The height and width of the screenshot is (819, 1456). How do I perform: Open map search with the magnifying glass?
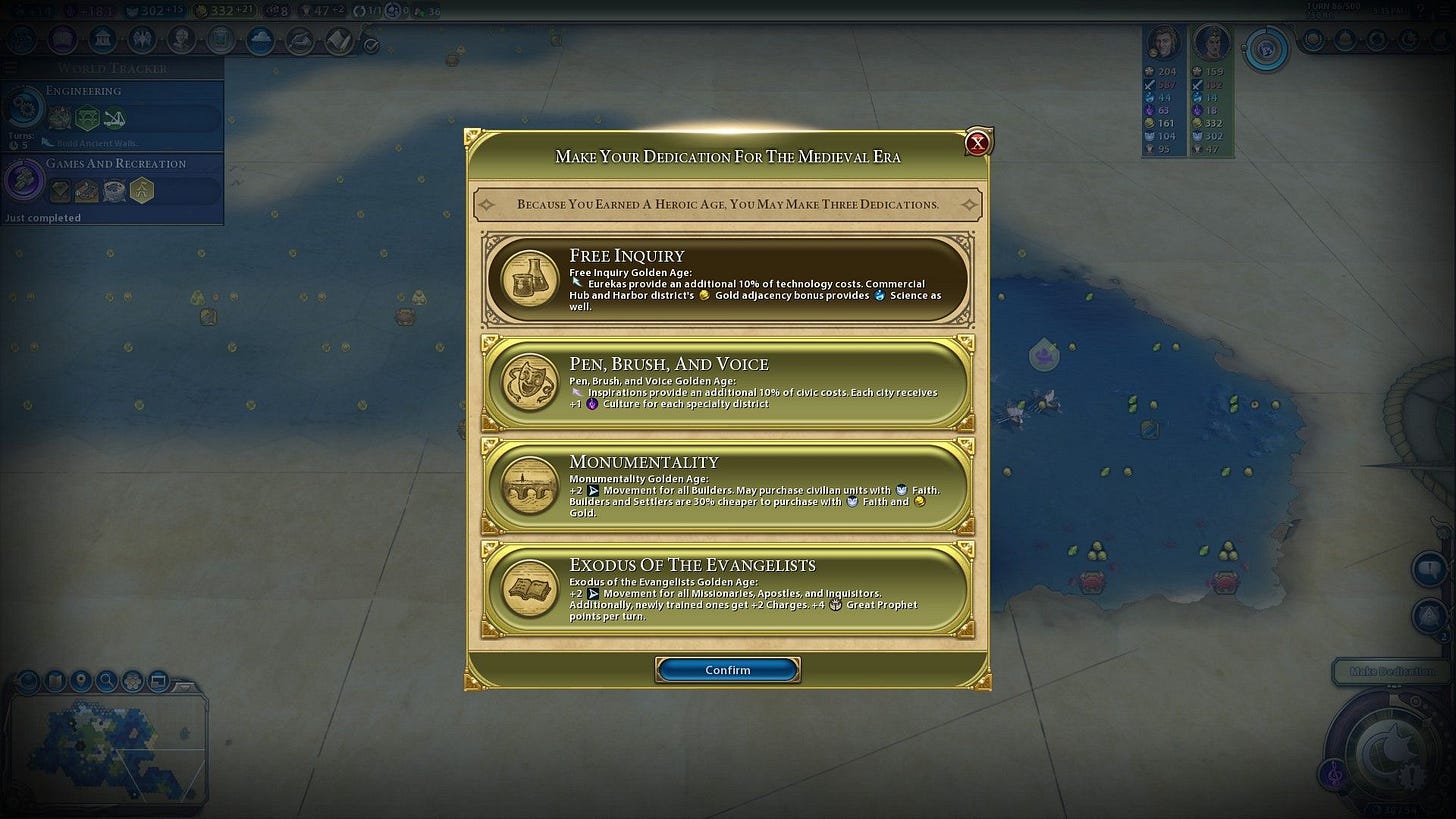(106, 680)
